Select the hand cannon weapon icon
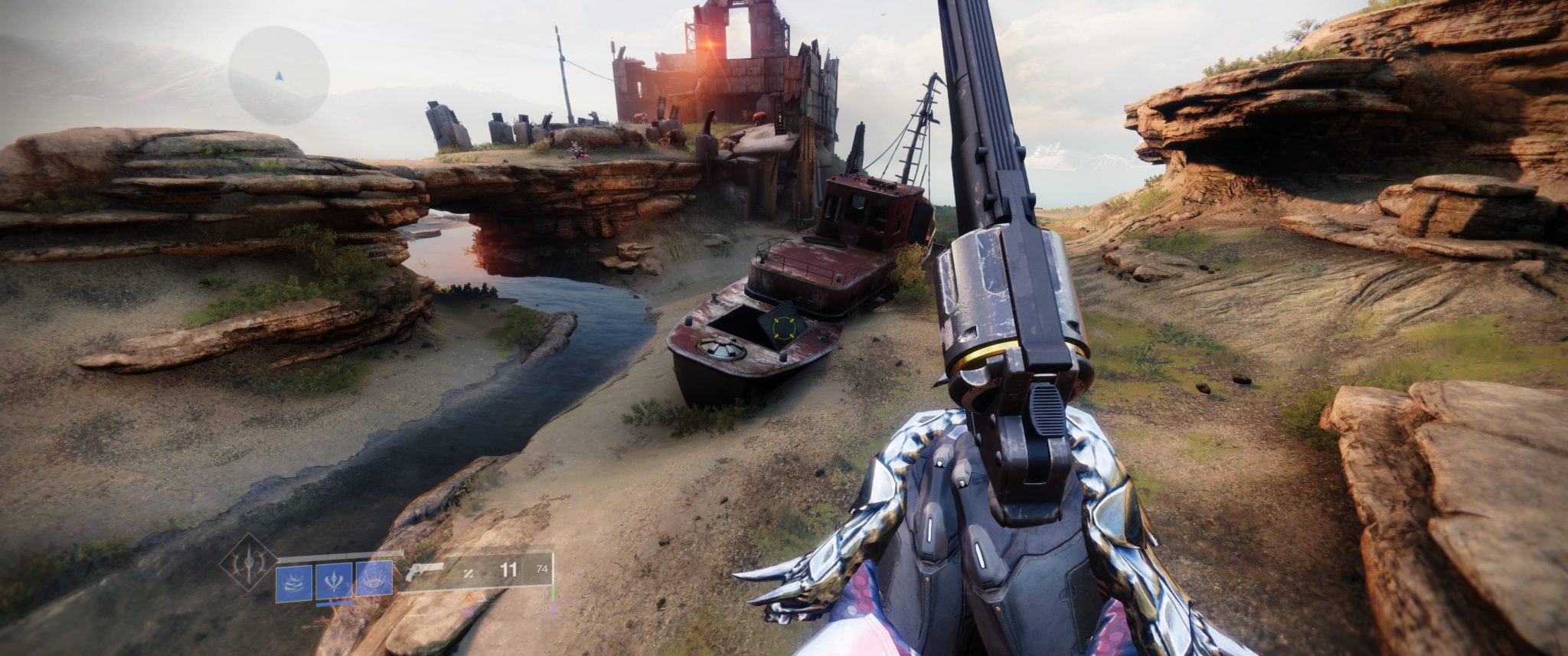 (425, 570)
